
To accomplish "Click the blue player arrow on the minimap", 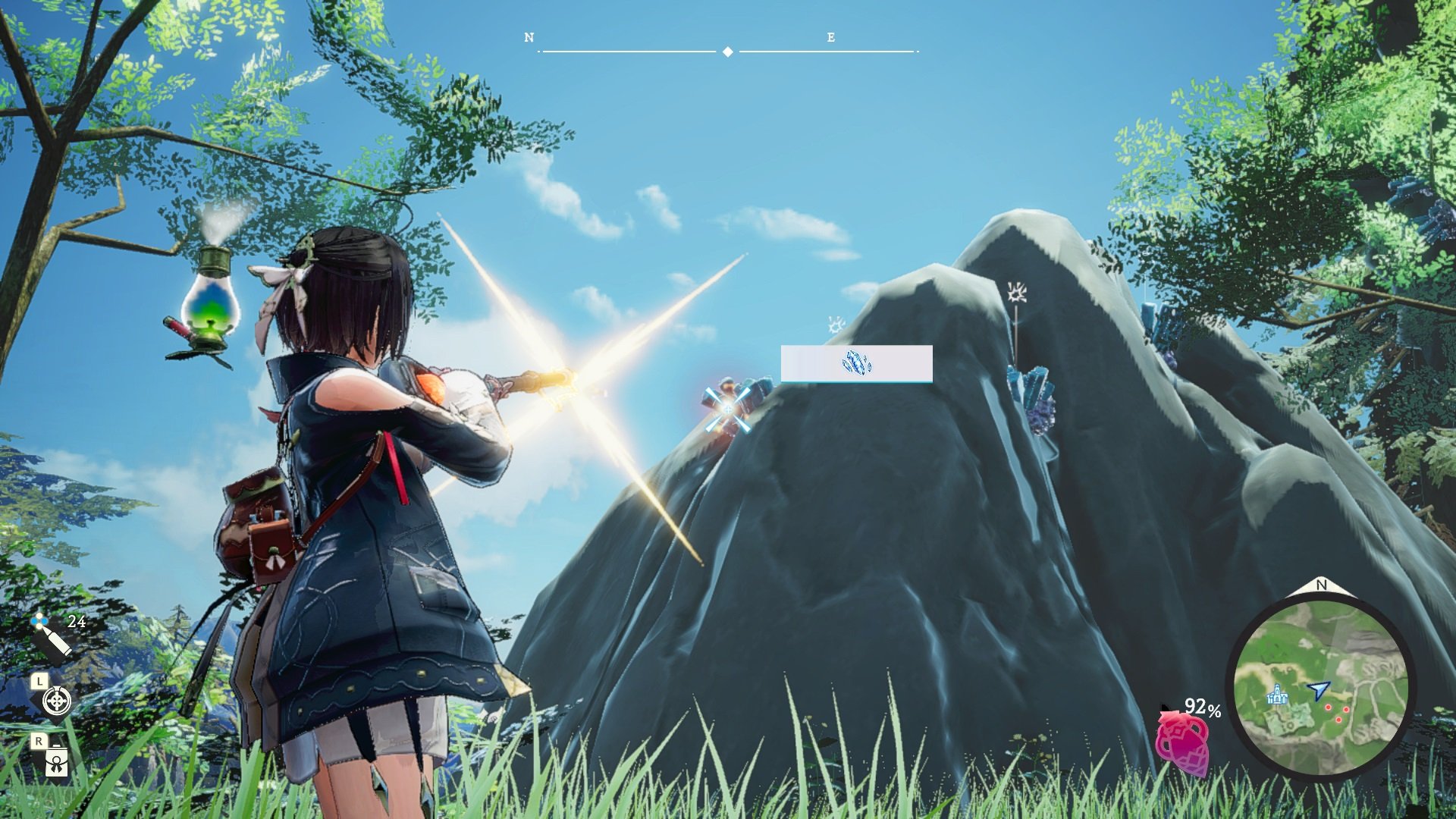I will click(1318, 690).
